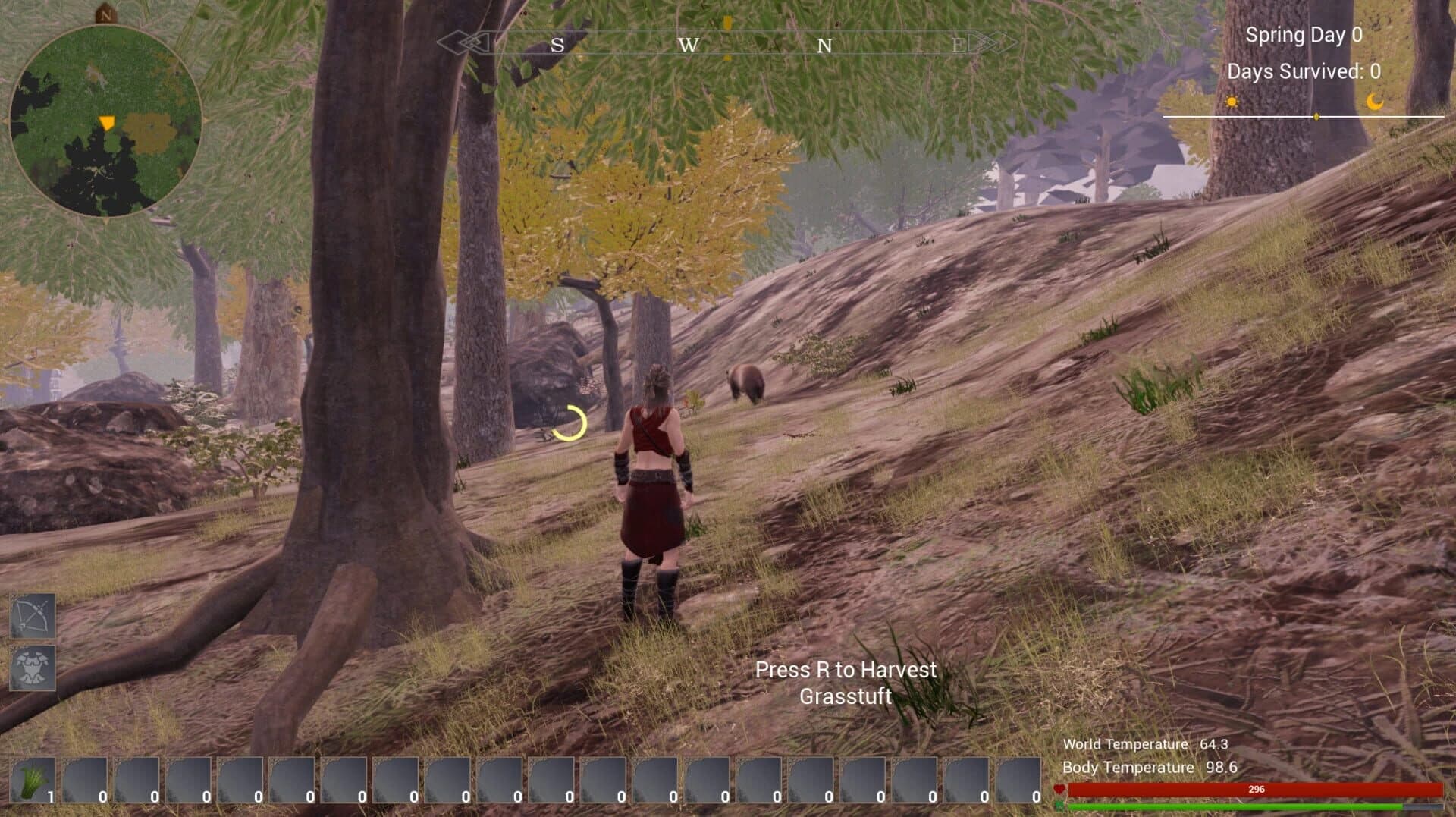Click the Press R to Harvest Grasstuft prompt
The width and height of the screenshot is (1456, 817).
coord(845,683)
